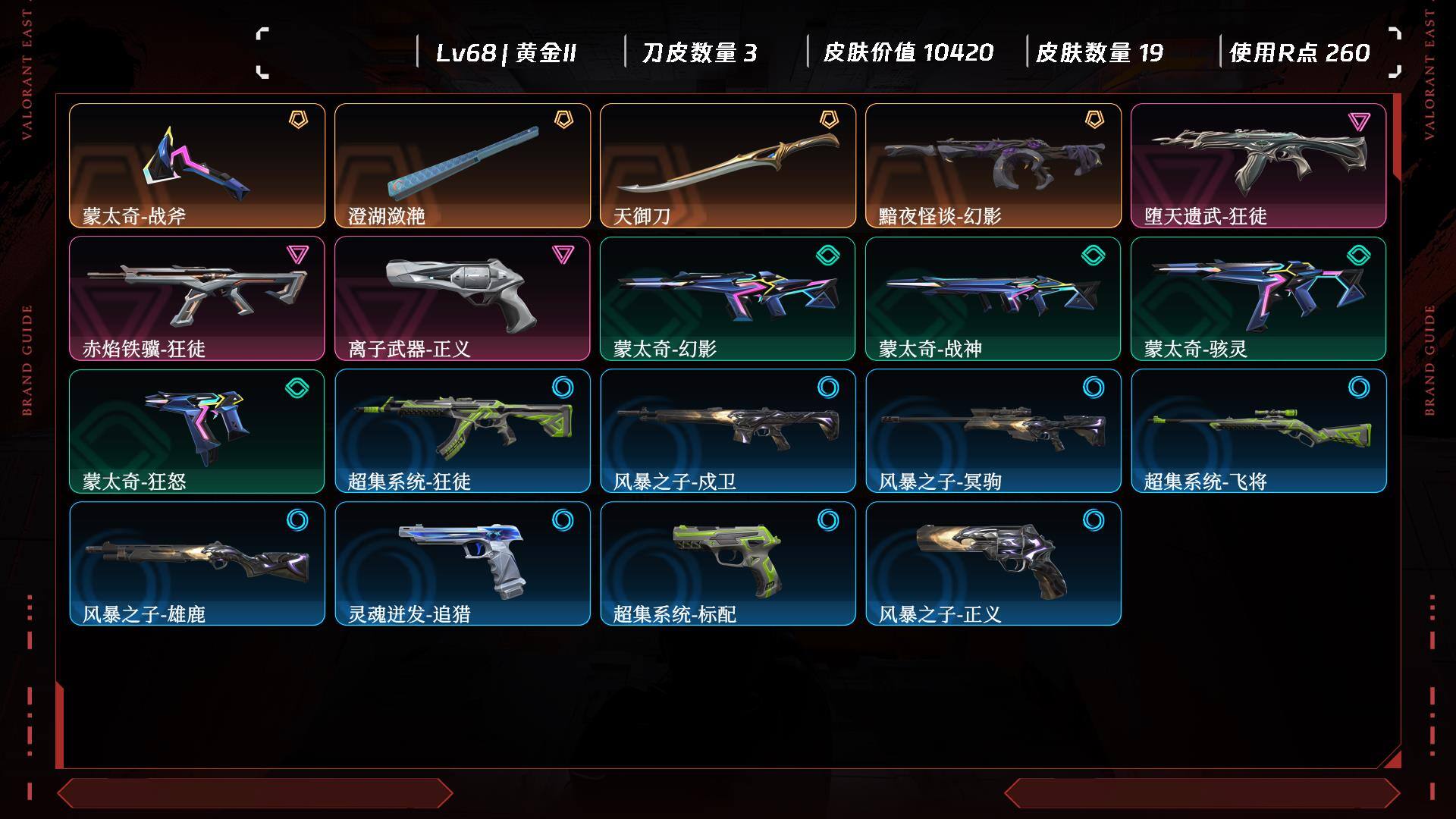Select the 蒙太奇-战神 skin card
This screenshot has width=1456, height=819.
pyautogui.click(x=993, y=298)
